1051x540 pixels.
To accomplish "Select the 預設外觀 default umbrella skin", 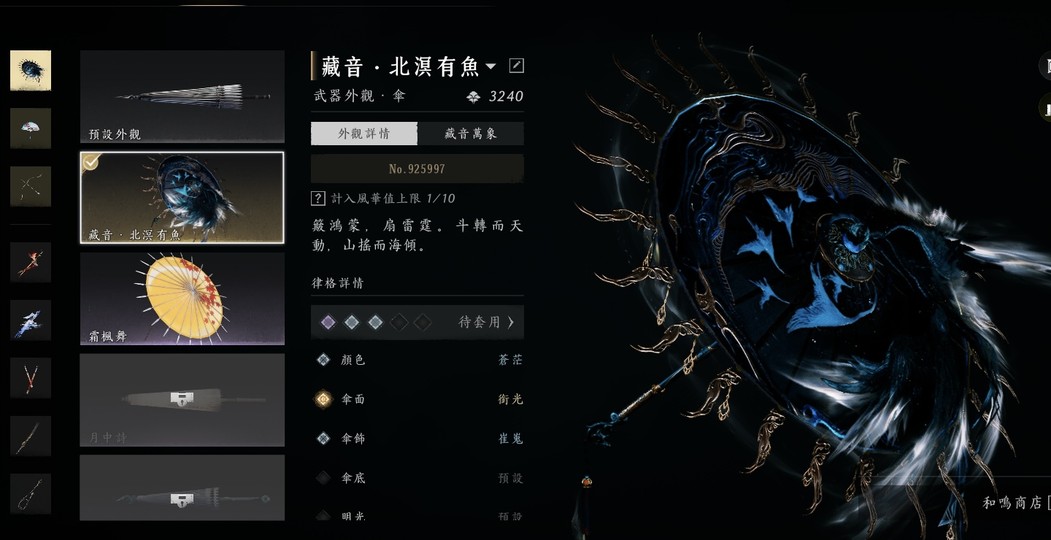I will [x=182, y=97].
